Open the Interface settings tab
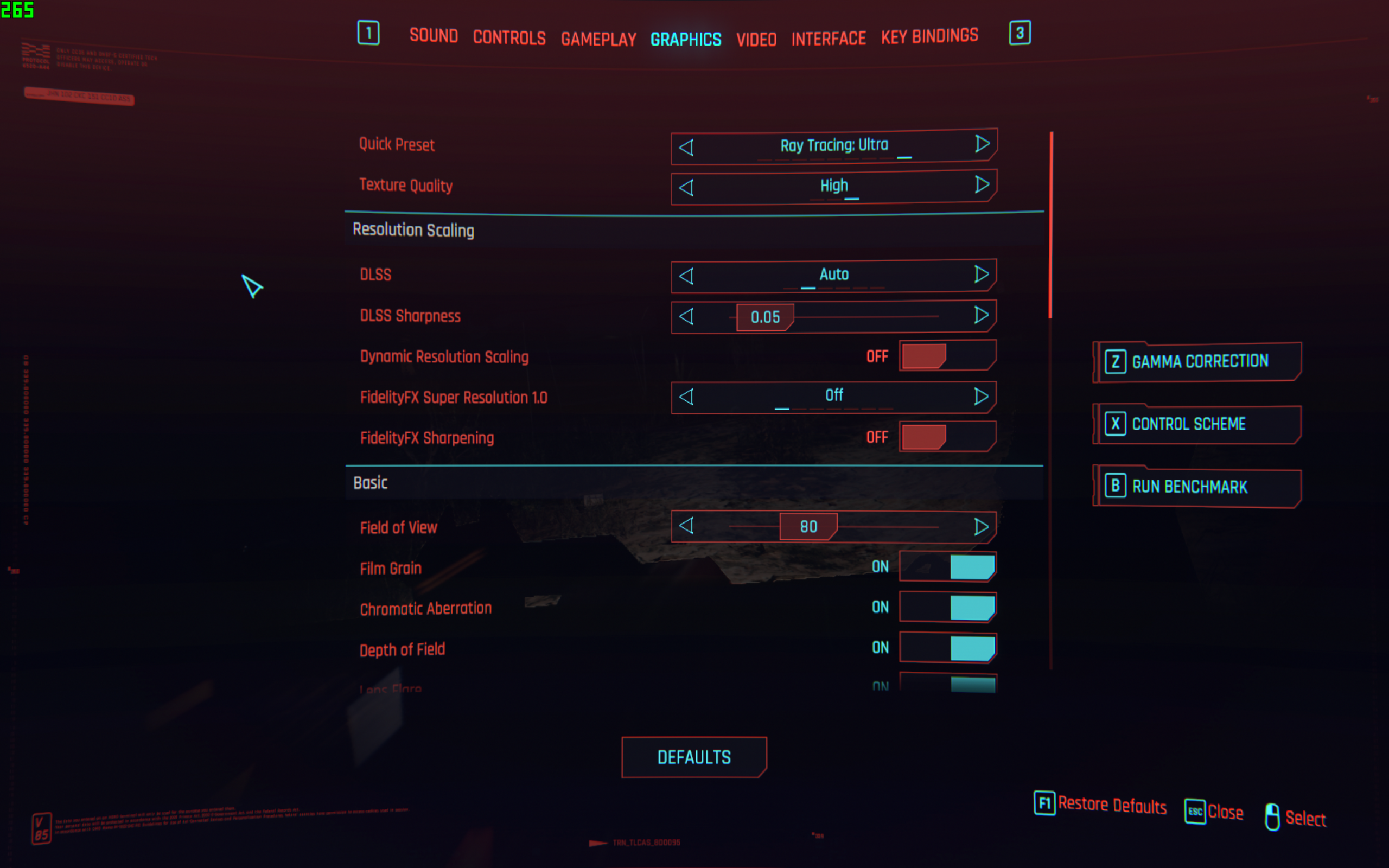1389x868 pixels. tap(828, 39)
